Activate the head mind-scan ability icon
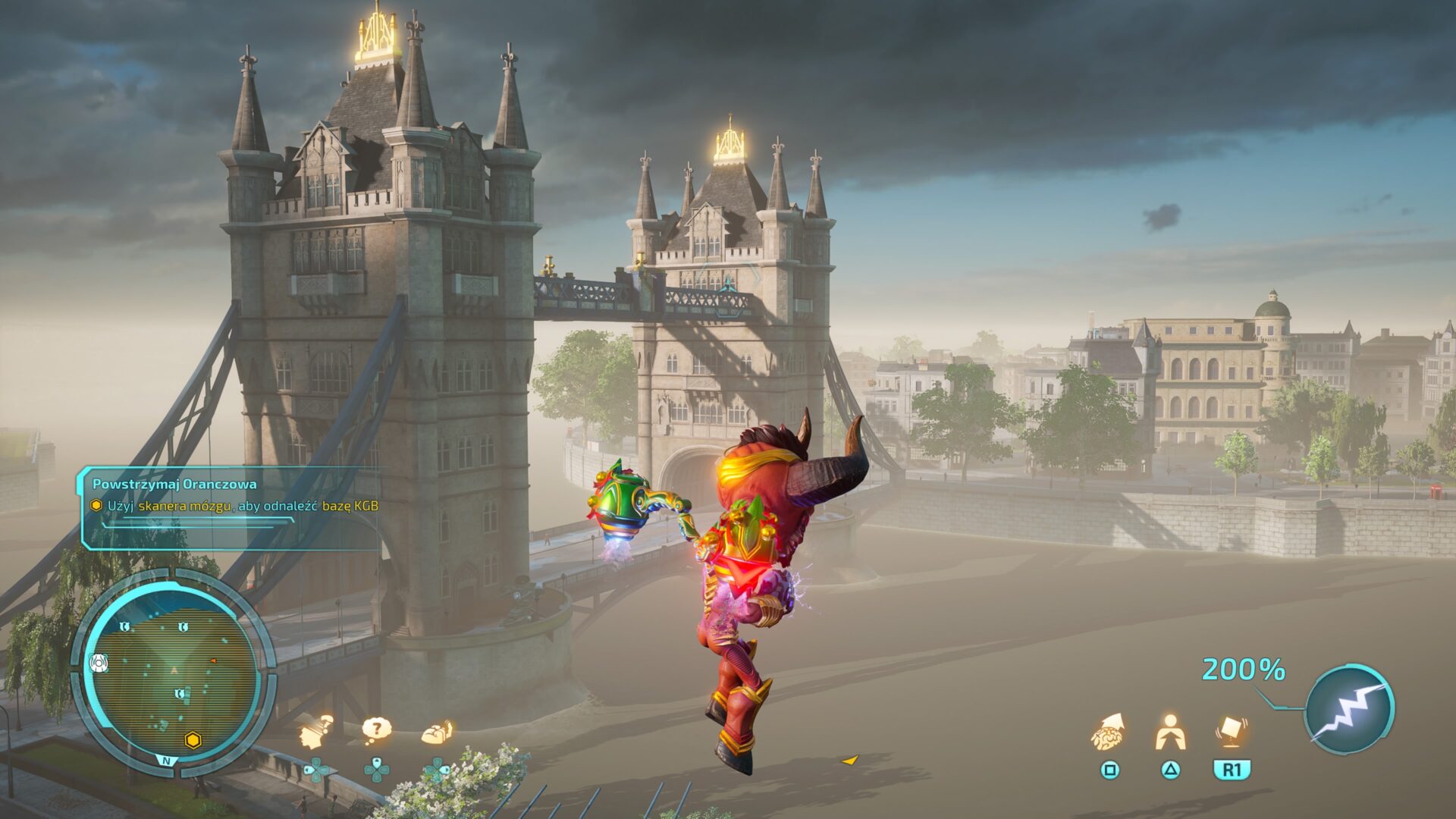Screen dimensions: 1456x819 pos(316,733)
